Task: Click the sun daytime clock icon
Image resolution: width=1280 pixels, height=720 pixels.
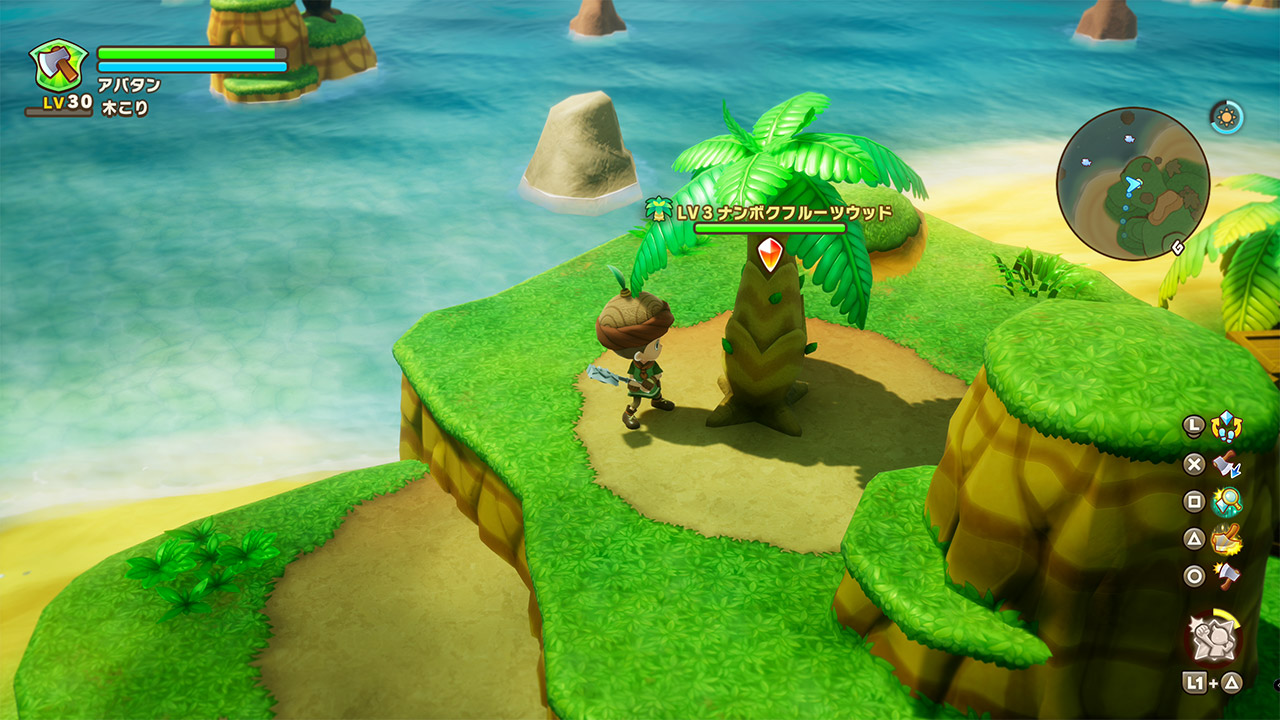Action: click(x=1226, y=117)
